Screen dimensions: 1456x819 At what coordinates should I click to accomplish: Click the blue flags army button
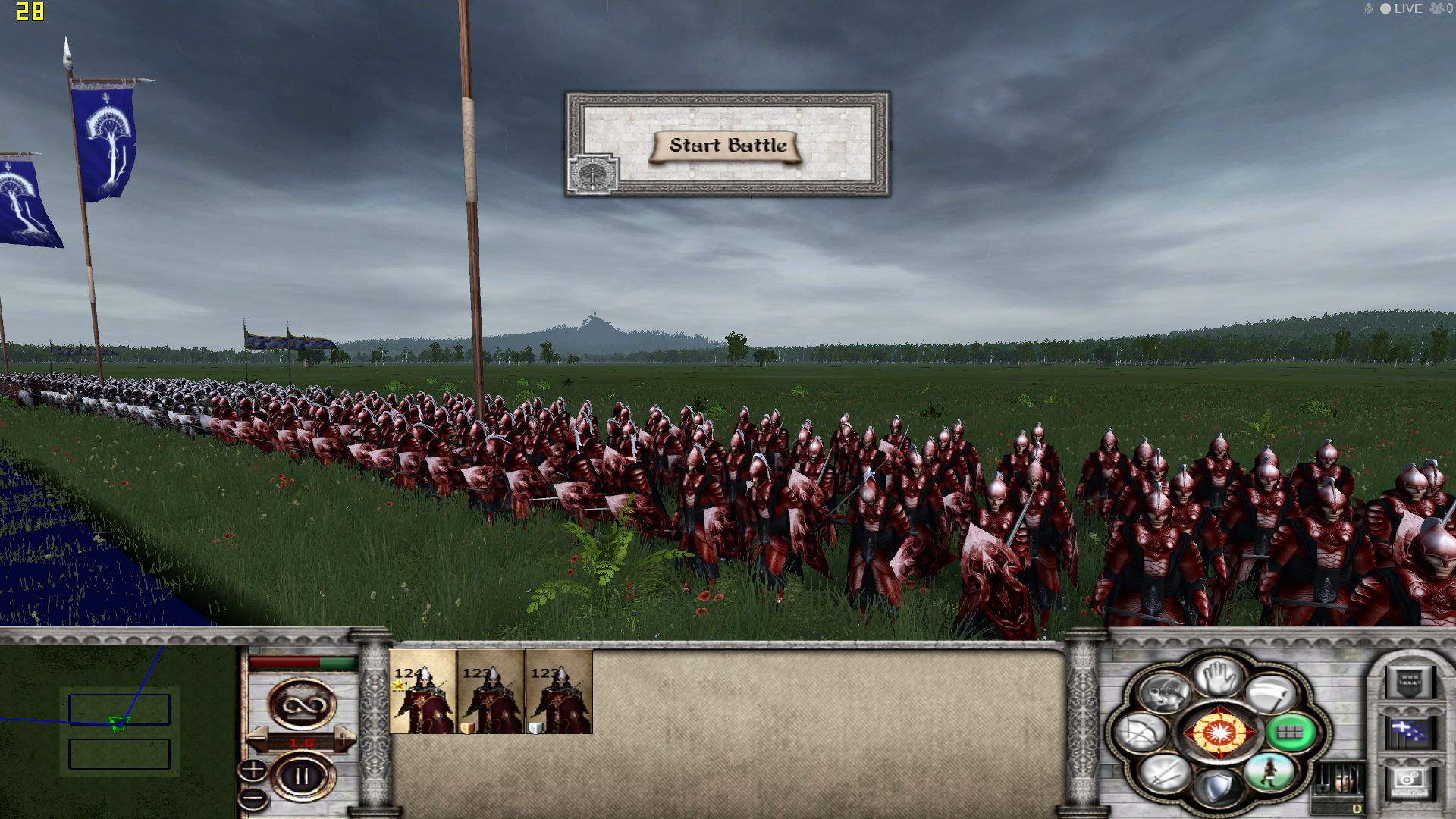(1409, 732)
